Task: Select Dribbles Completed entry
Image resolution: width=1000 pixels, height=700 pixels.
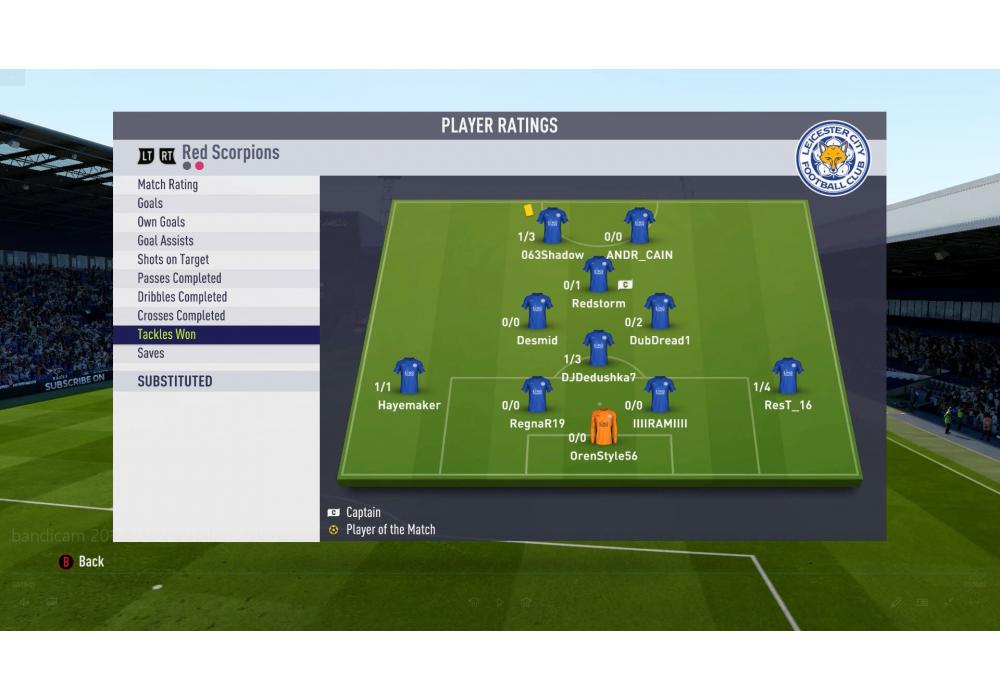Action: coord(182,297)
